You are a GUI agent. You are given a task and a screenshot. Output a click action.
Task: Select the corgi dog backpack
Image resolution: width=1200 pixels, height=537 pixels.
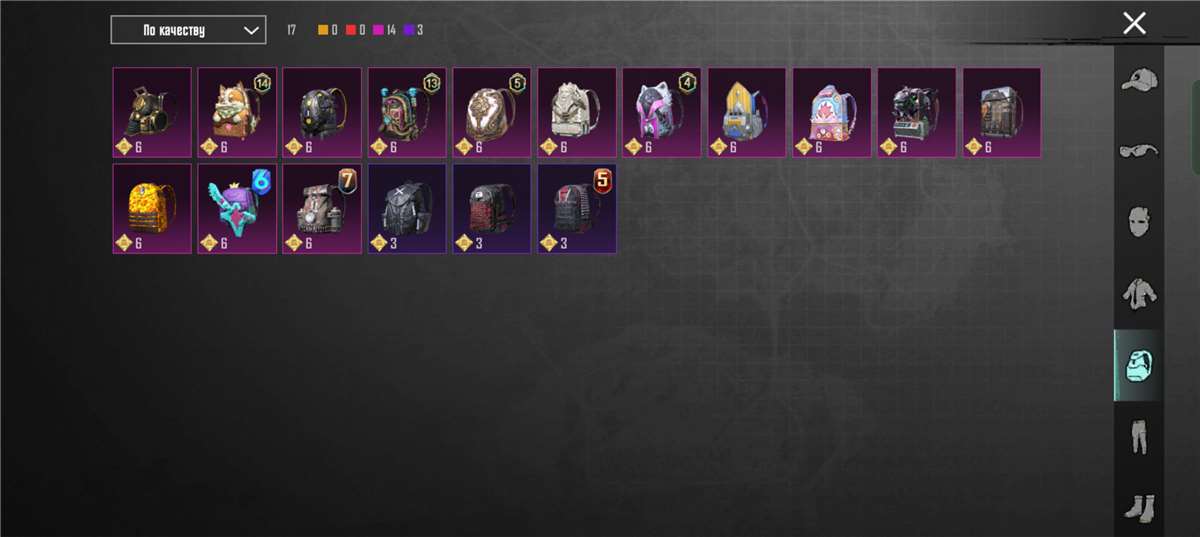pyautogui.click(x=237, y=112)
